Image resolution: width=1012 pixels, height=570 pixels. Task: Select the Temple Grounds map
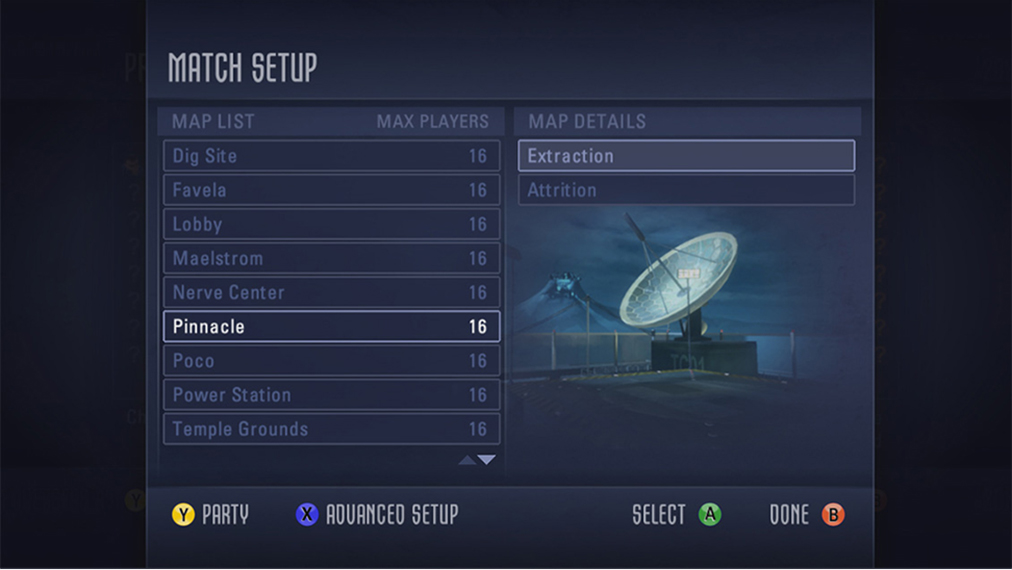click(x=331, y=429)
